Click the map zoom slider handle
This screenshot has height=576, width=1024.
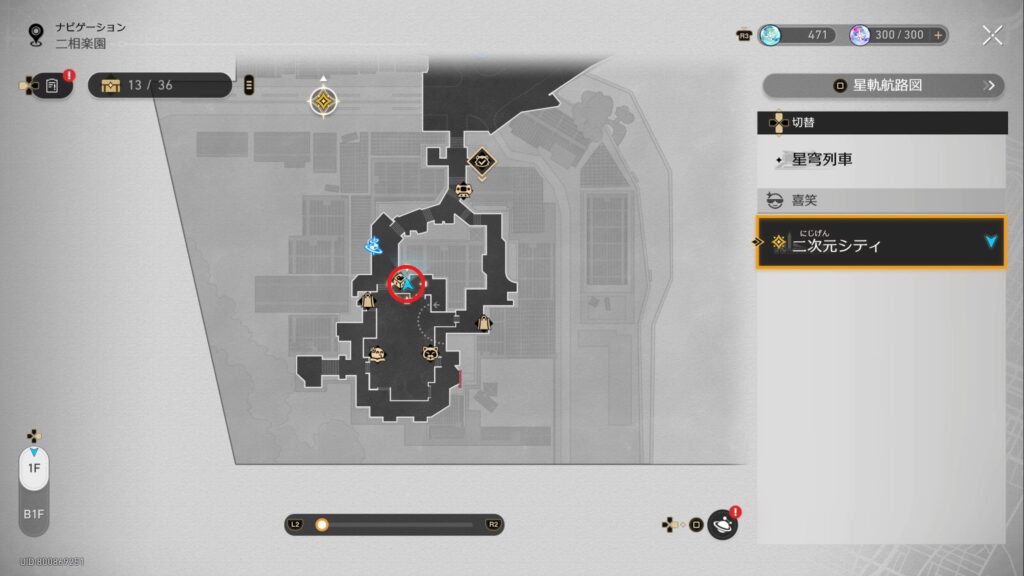coord(322,524)
